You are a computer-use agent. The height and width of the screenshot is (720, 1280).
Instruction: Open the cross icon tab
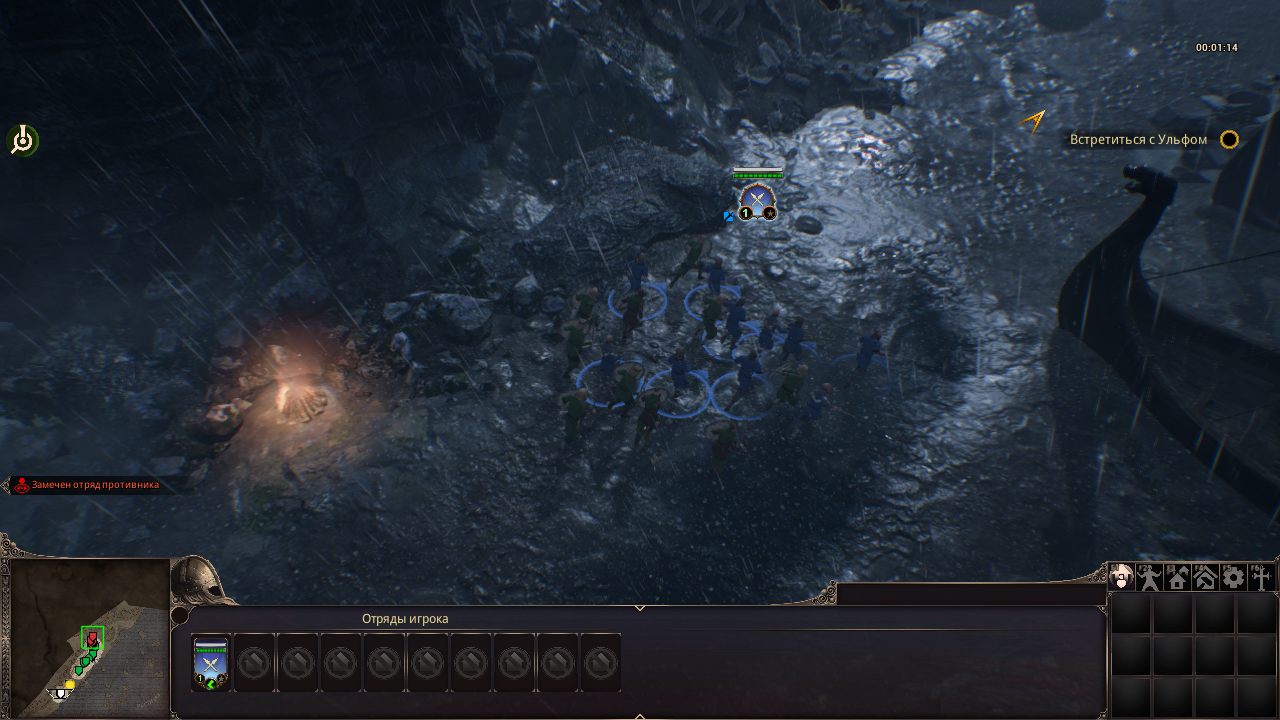pyautogui.click(x=1261, y=577)
